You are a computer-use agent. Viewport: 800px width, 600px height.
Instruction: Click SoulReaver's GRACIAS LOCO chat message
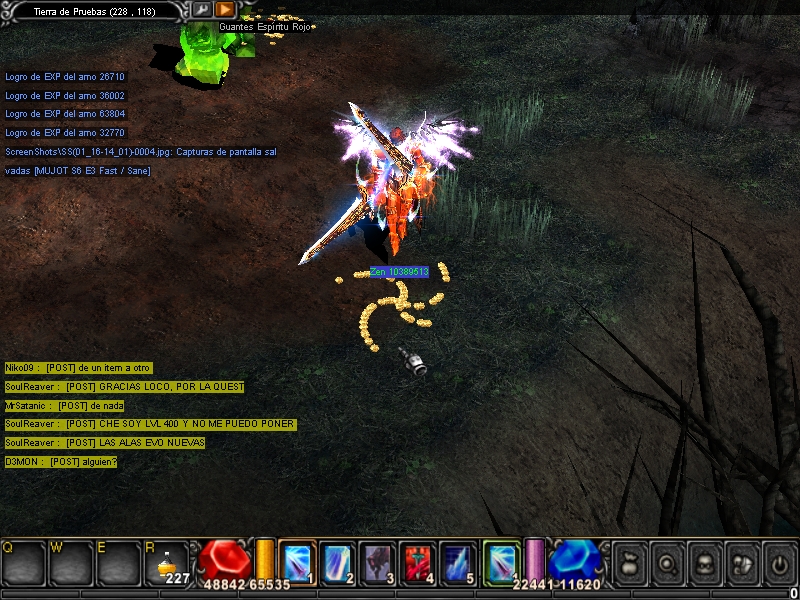tap(124, 387)
